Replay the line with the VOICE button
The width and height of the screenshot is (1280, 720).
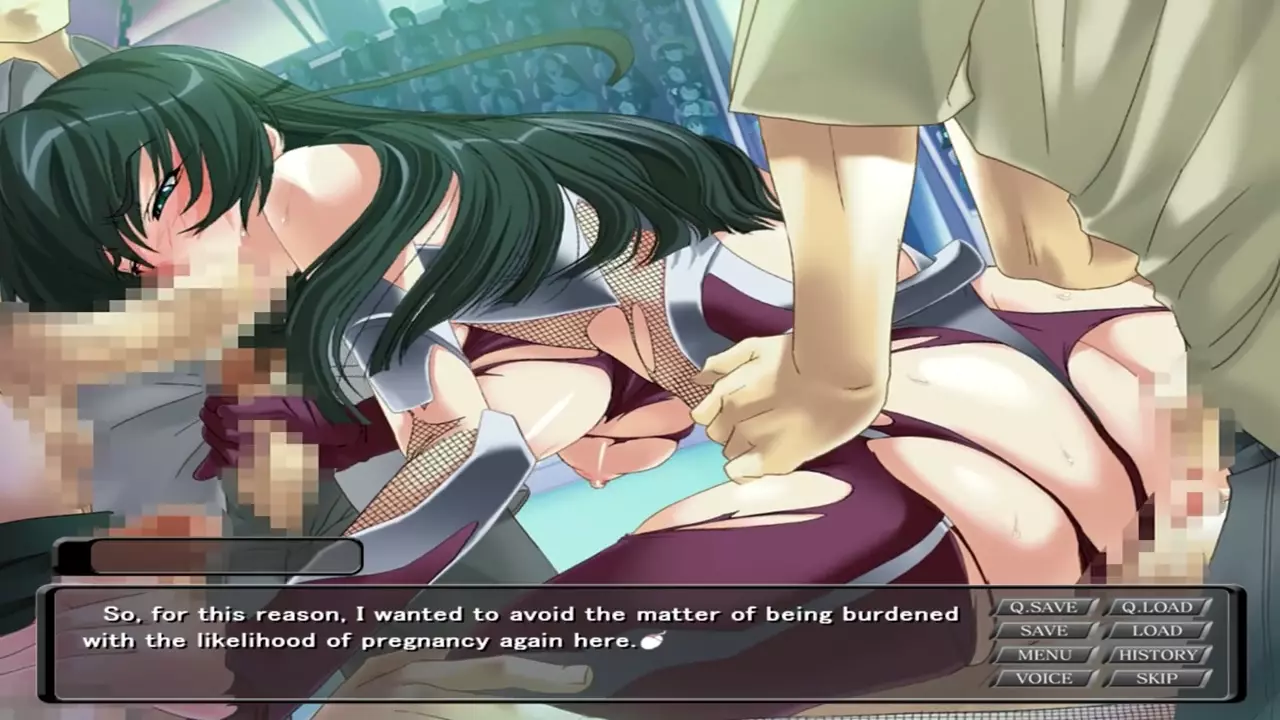tap(1043, 679)
